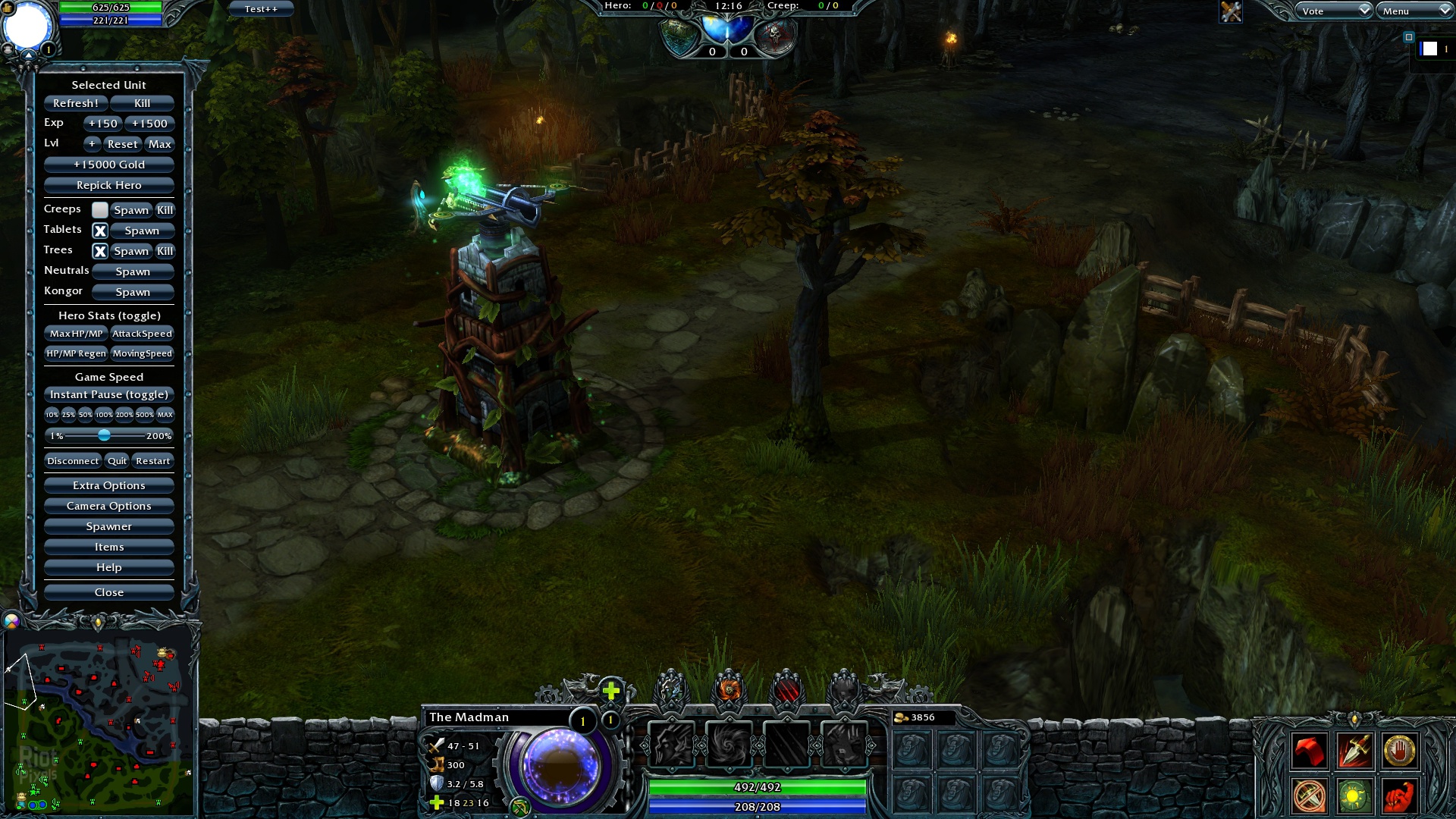Click the green plus level-up button
The width and height of the screenshot is (1456, 819).
coord(611,690)
